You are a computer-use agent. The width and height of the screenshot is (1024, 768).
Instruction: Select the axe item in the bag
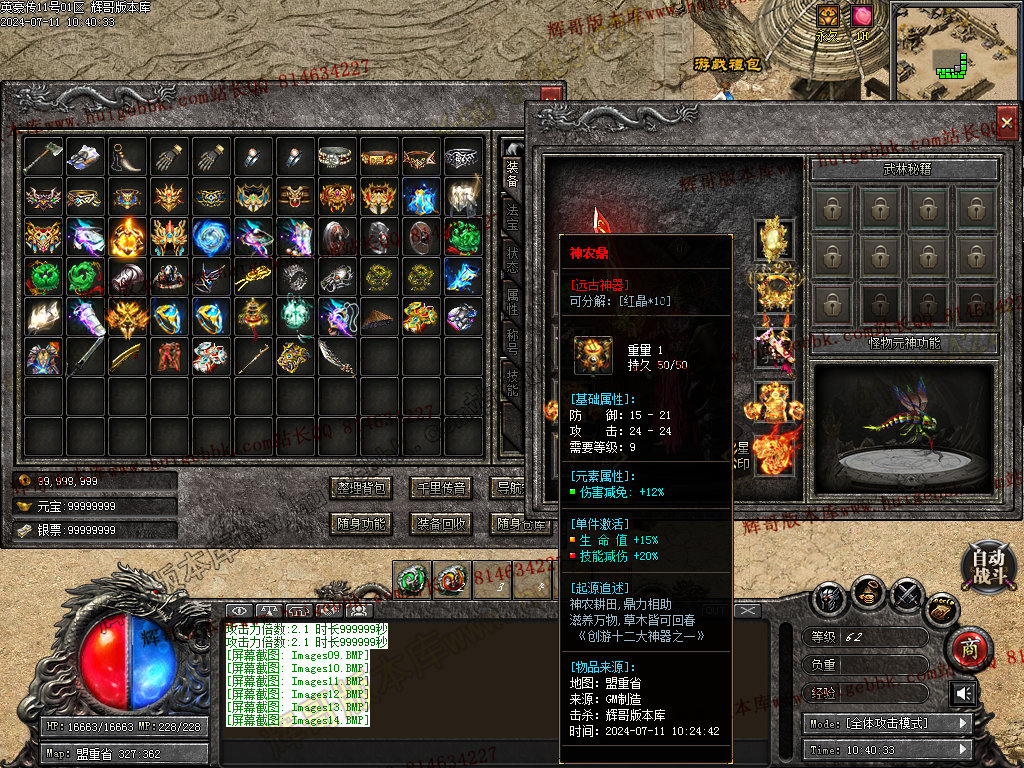(43, 157)
